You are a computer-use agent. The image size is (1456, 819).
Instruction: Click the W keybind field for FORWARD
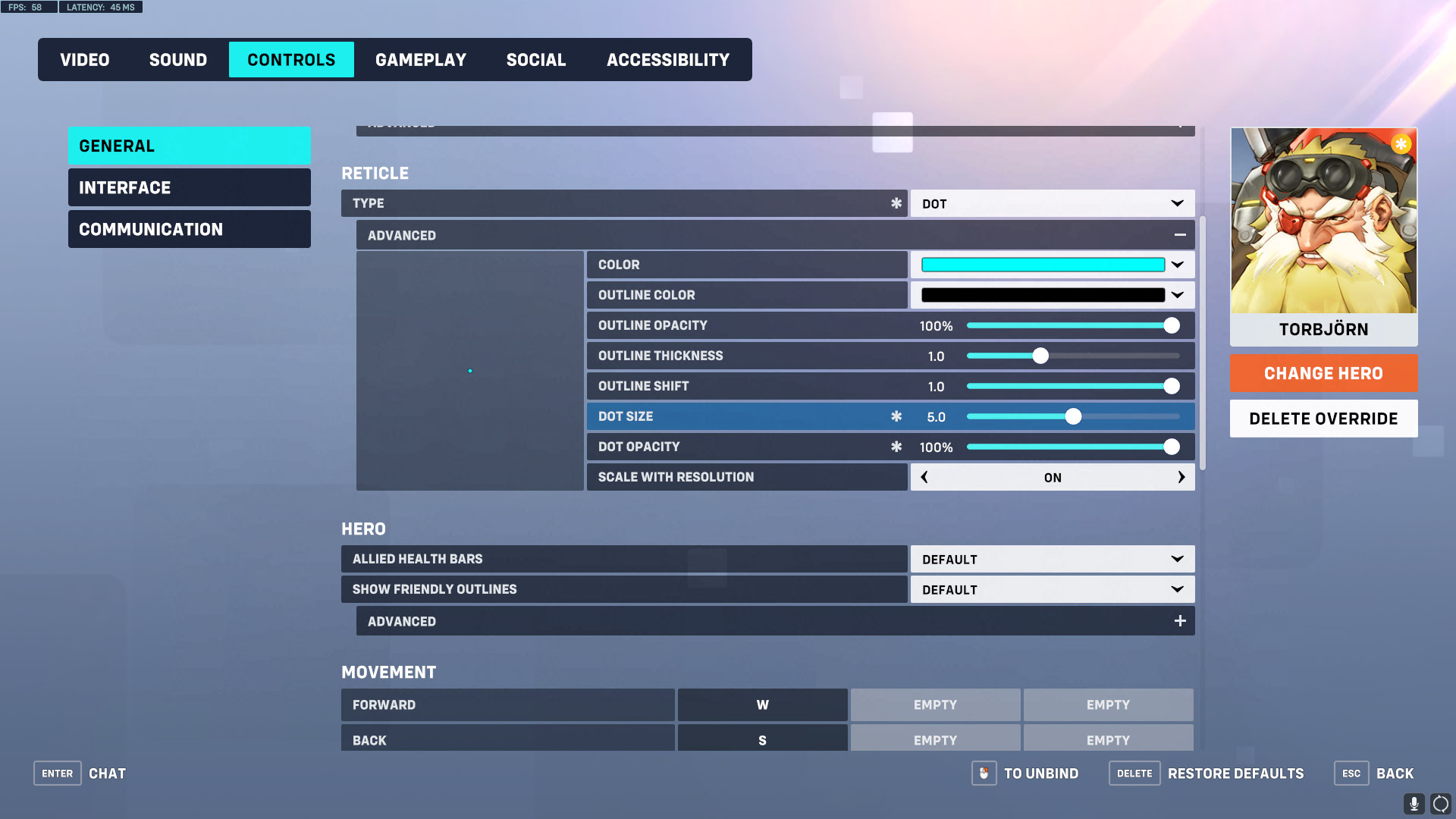pos(762,704)
